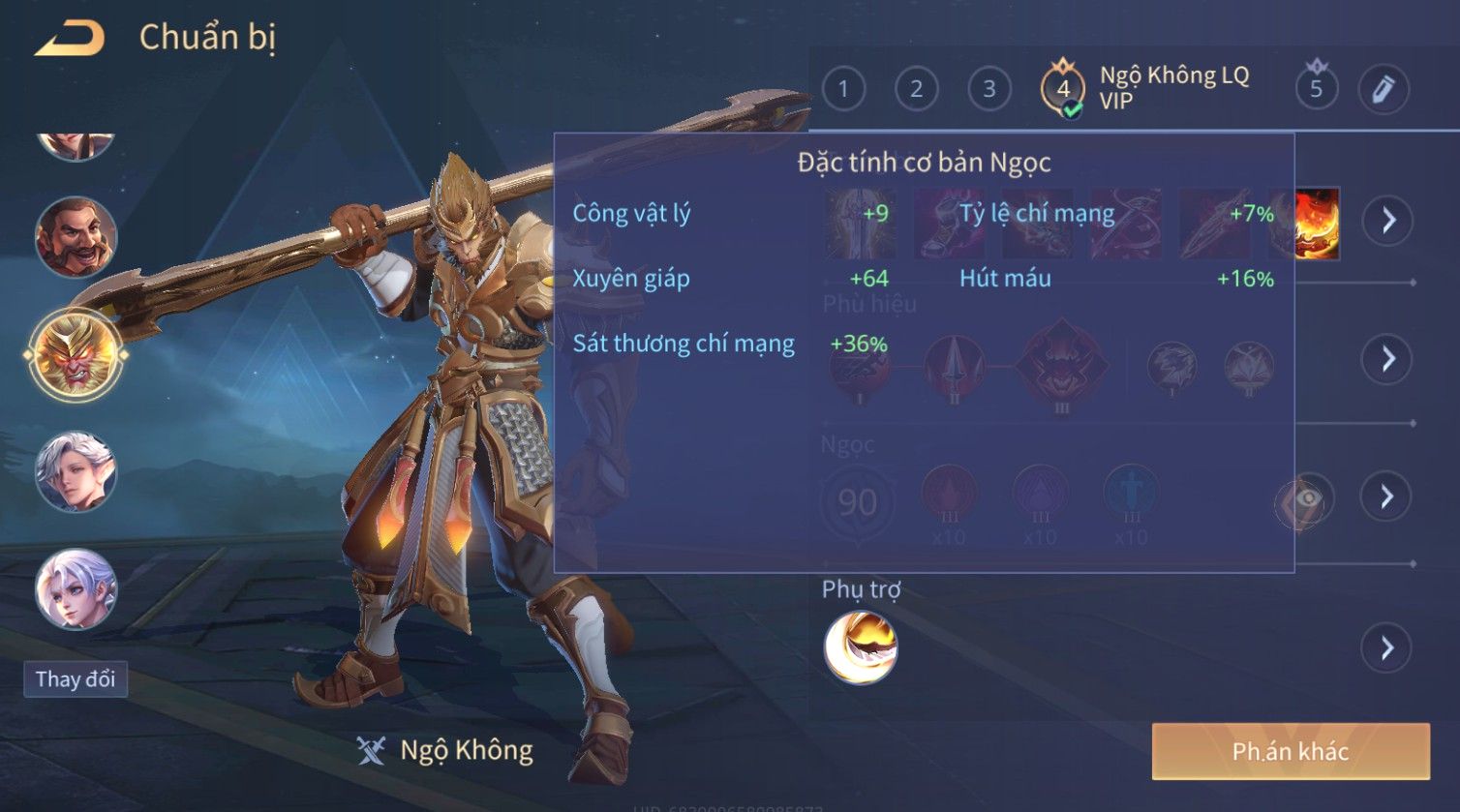
Task: Select preset slot 3
Action: coord(989,90)
